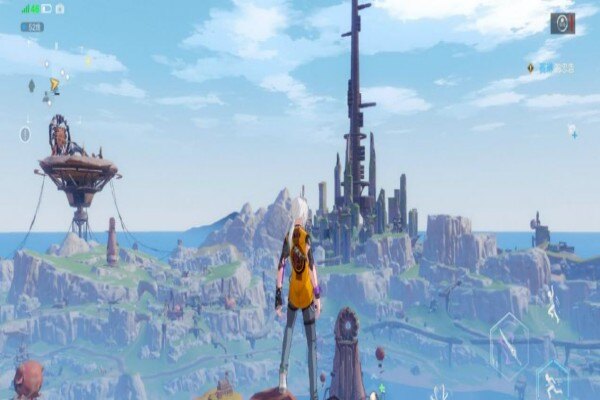Click the small house icon beside battery
The image size is (600, 400).
[60, 9]
